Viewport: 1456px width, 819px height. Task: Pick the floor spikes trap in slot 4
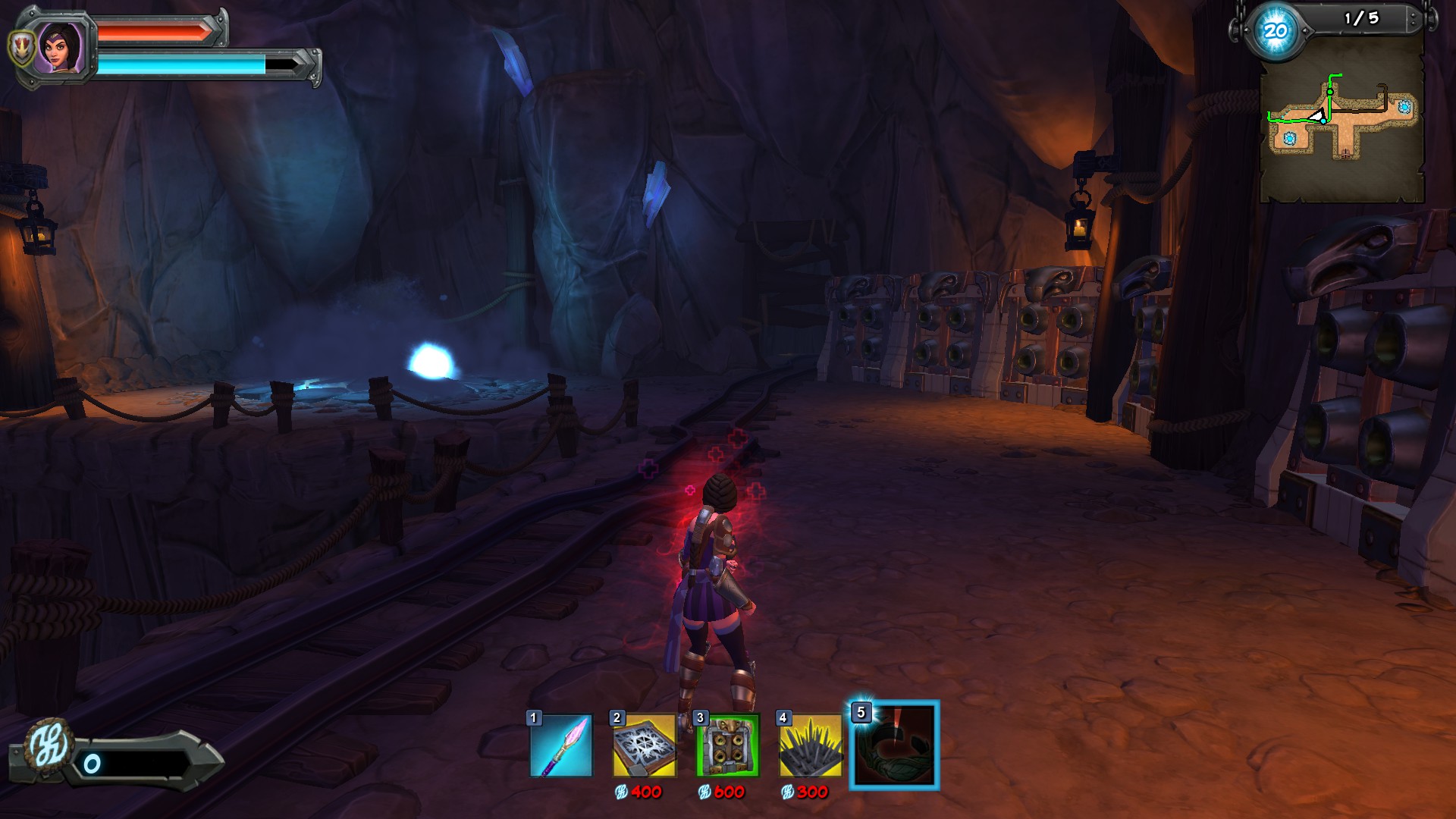coord(811,745)
